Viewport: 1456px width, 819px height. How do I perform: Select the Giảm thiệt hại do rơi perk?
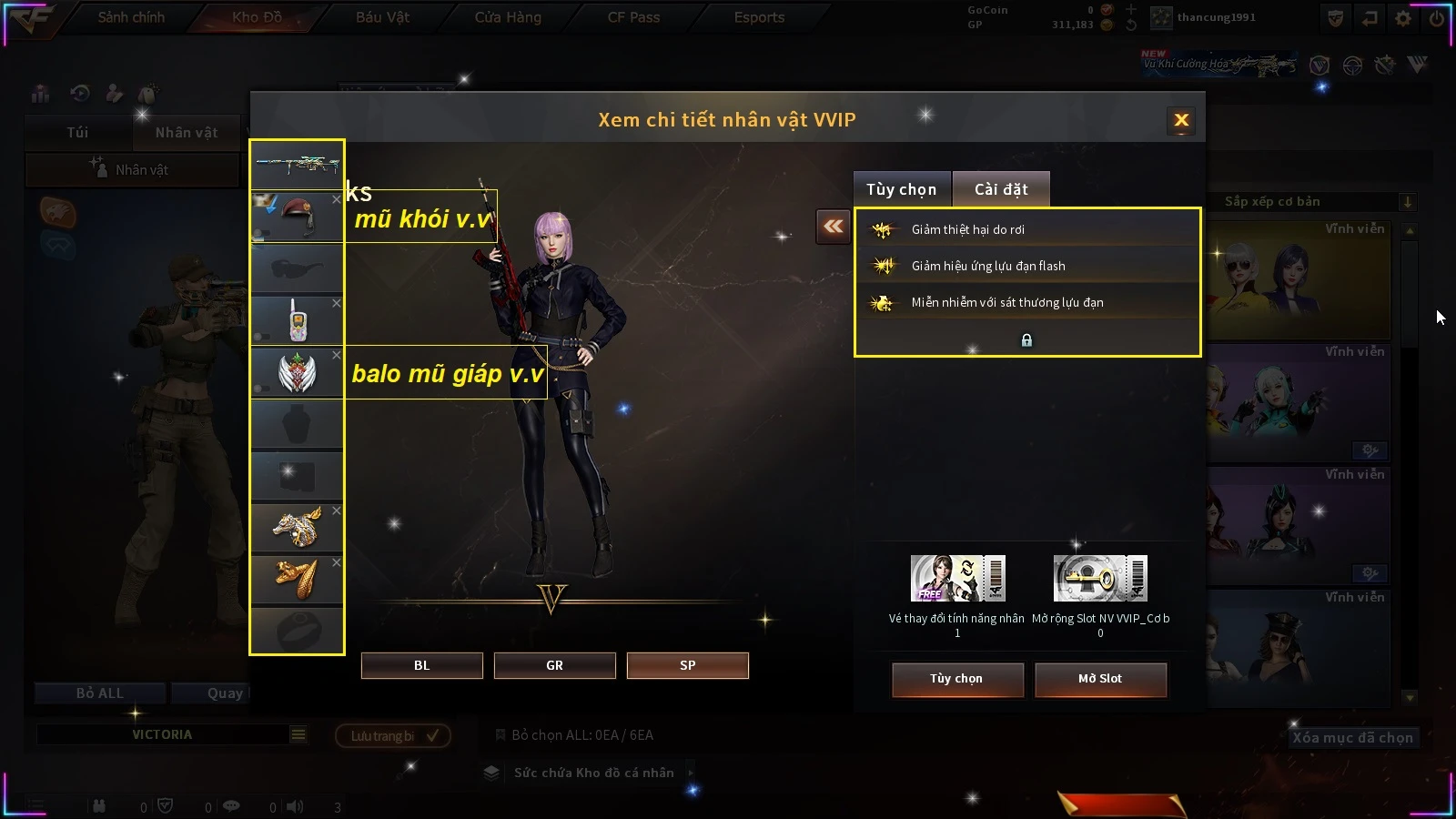tap(1026, 229)
